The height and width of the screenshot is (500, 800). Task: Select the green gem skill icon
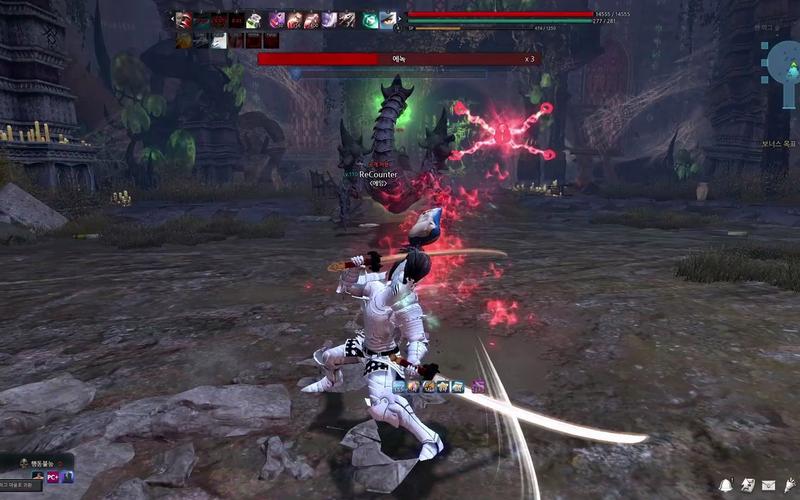pyautogui.click(x=370, y=19)
